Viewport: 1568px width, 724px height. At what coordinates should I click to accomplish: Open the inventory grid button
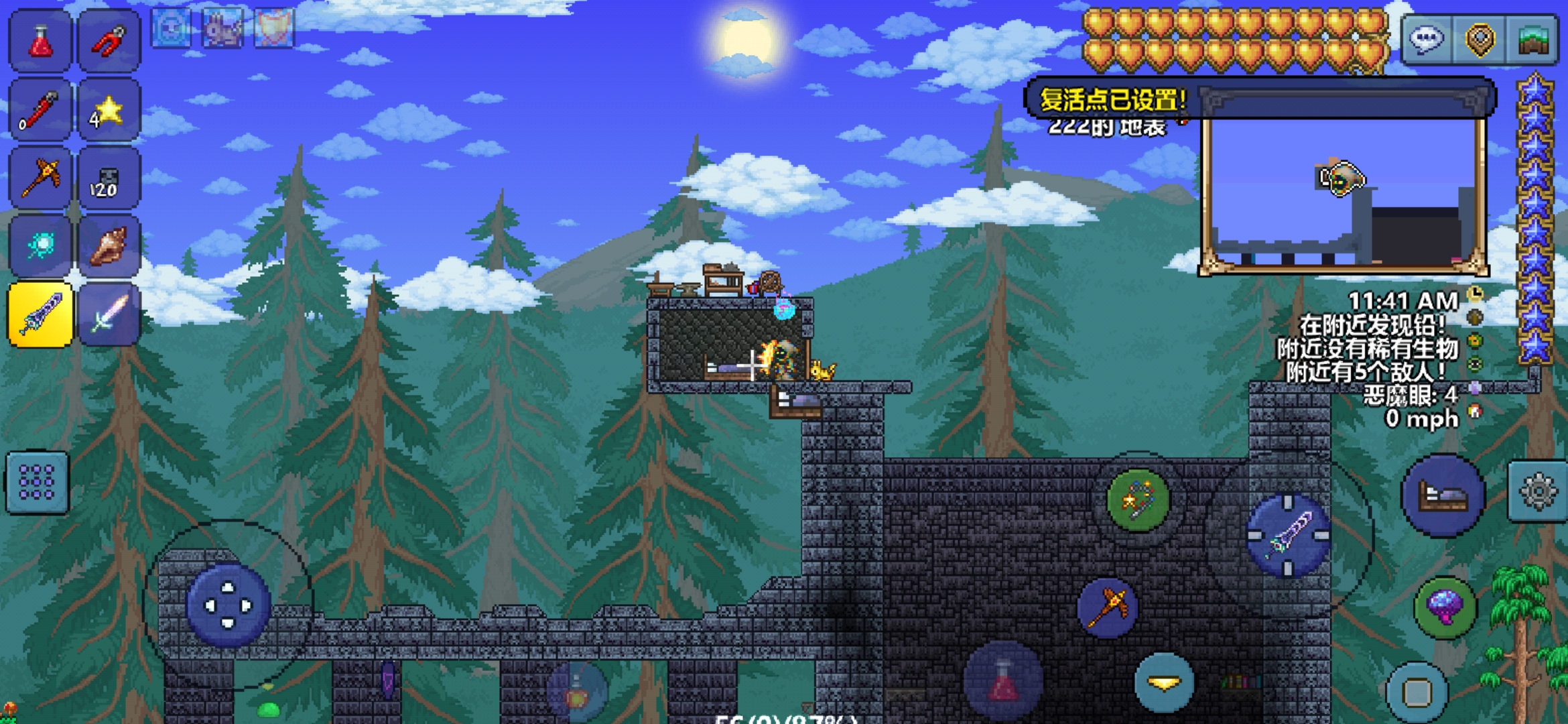pos(38,483)
